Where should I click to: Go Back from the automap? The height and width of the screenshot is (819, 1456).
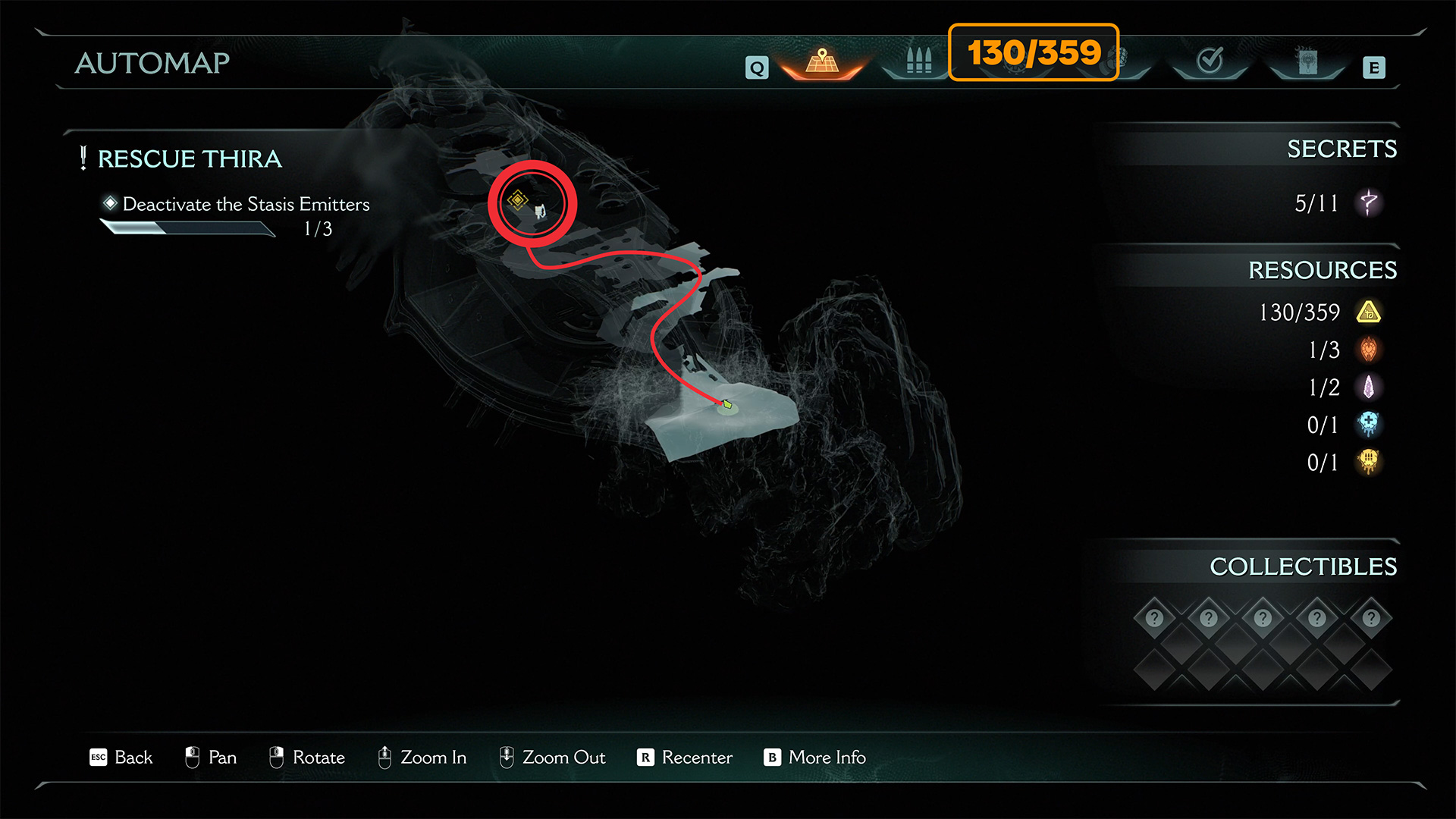click(x=121, y=758)
